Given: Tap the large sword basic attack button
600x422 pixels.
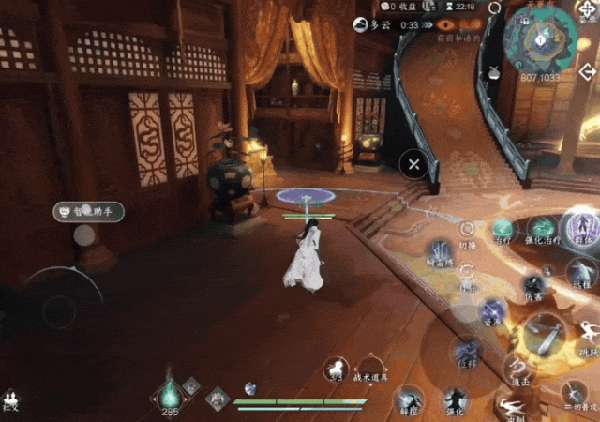Looking at the screenshot, I should (x=546, y=335).
